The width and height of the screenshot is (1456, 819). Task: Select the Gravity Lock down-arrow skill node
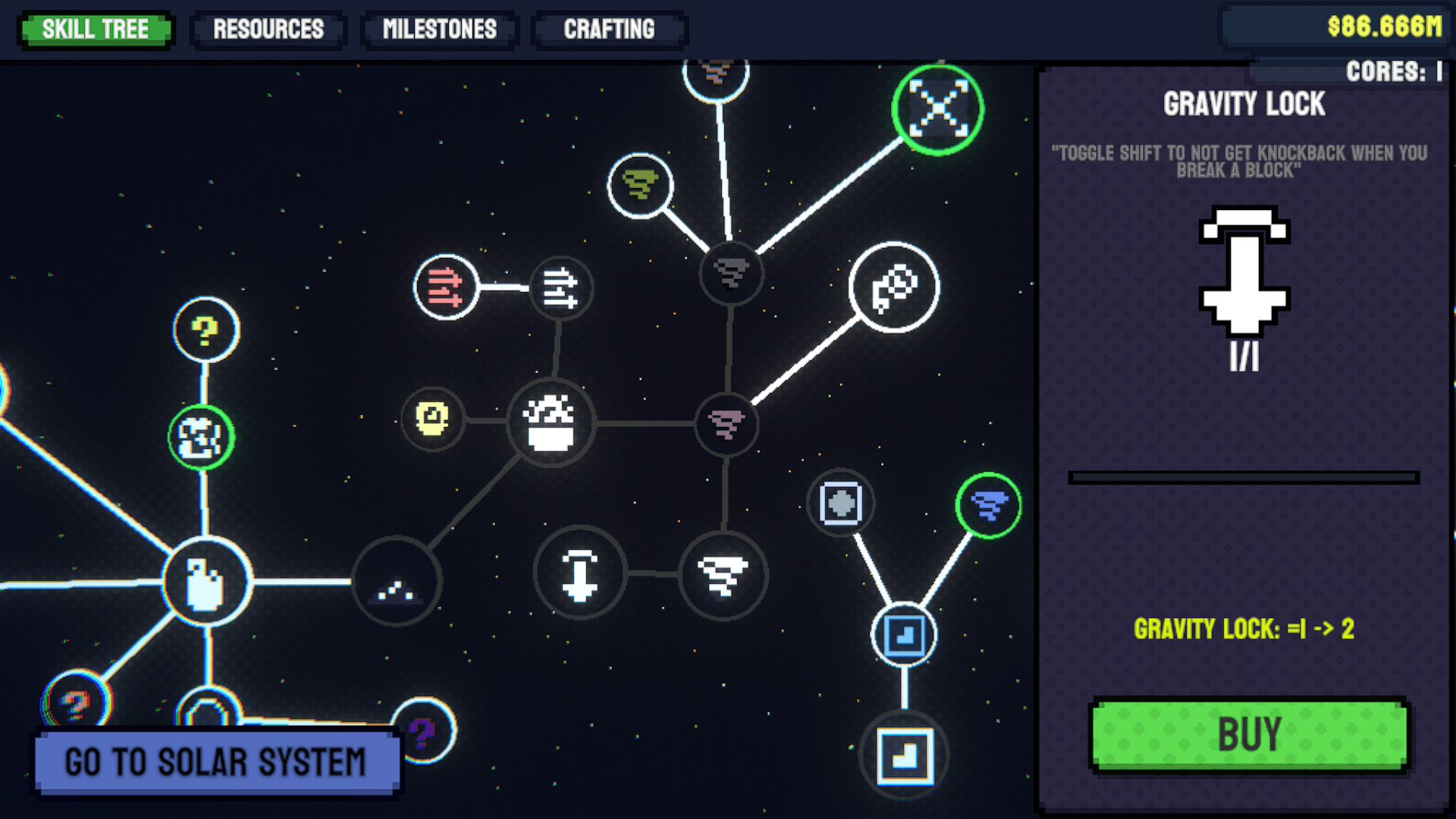579,574
